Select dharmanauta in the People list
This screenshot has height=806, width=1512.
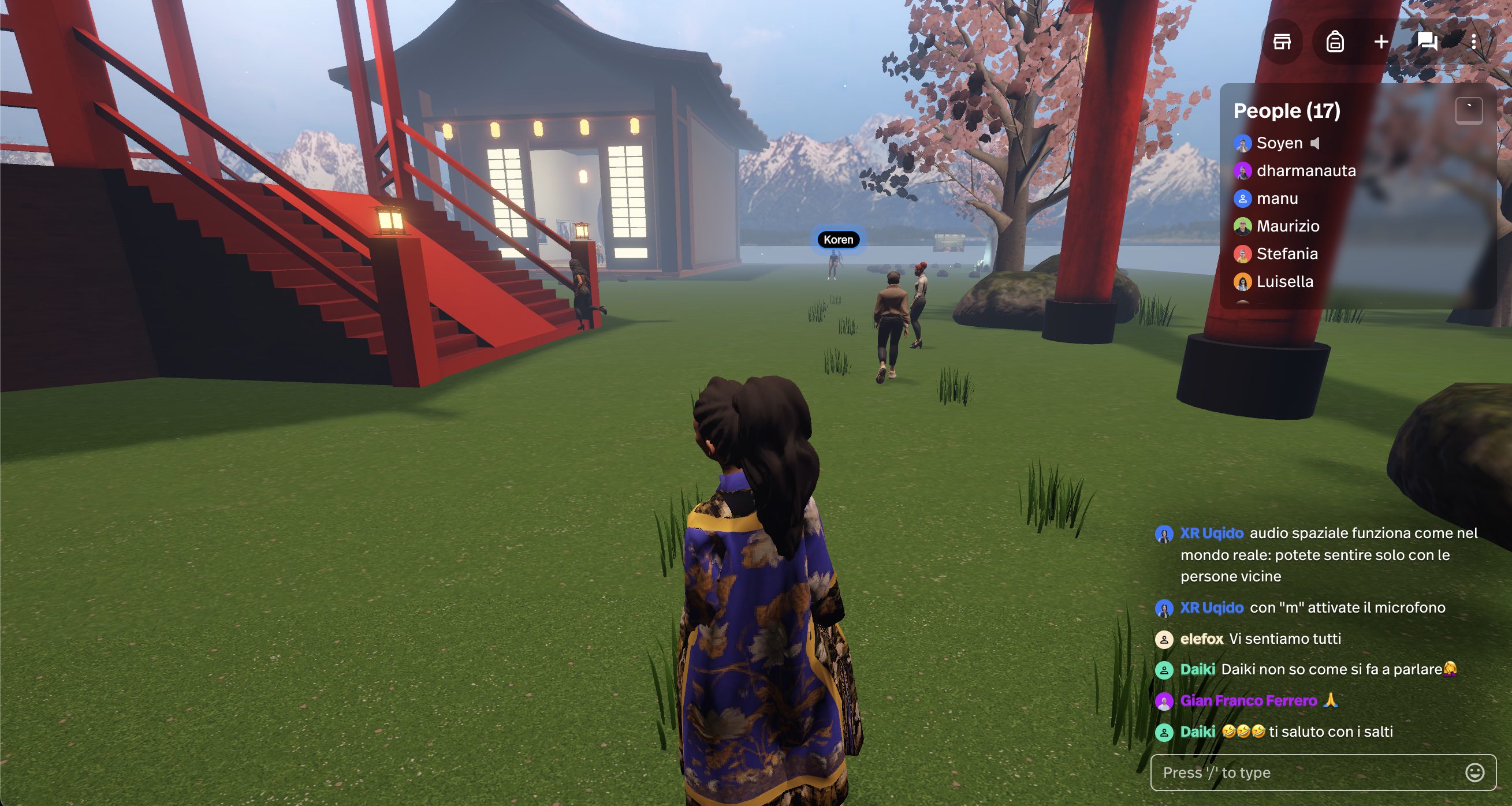pyautogui.click(x=1306, y=171)
